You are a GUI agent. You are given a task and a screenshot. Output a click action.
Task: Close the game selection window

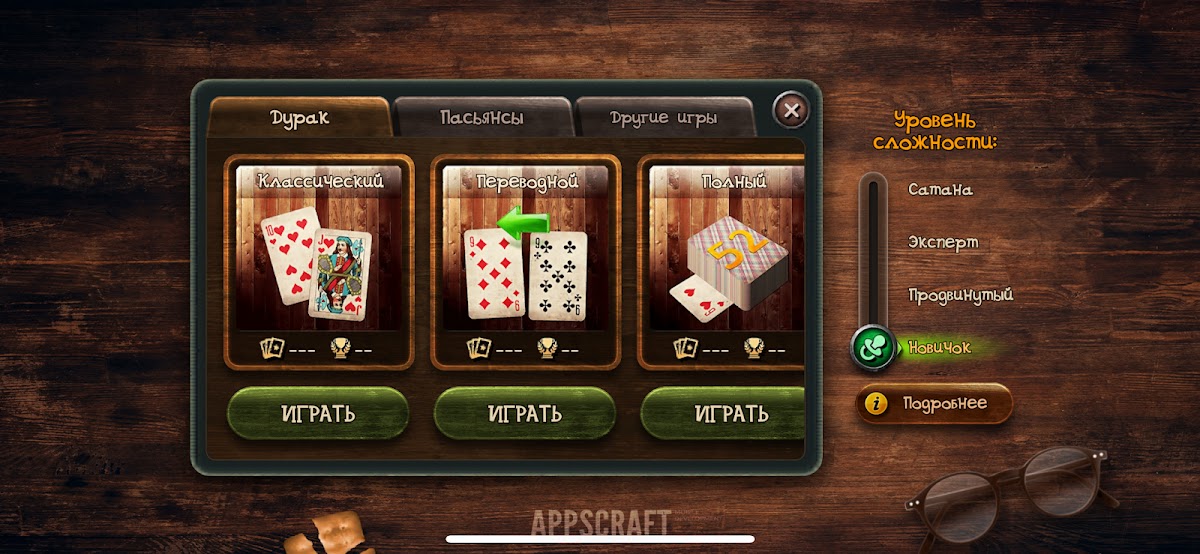(x=791, y=110)
